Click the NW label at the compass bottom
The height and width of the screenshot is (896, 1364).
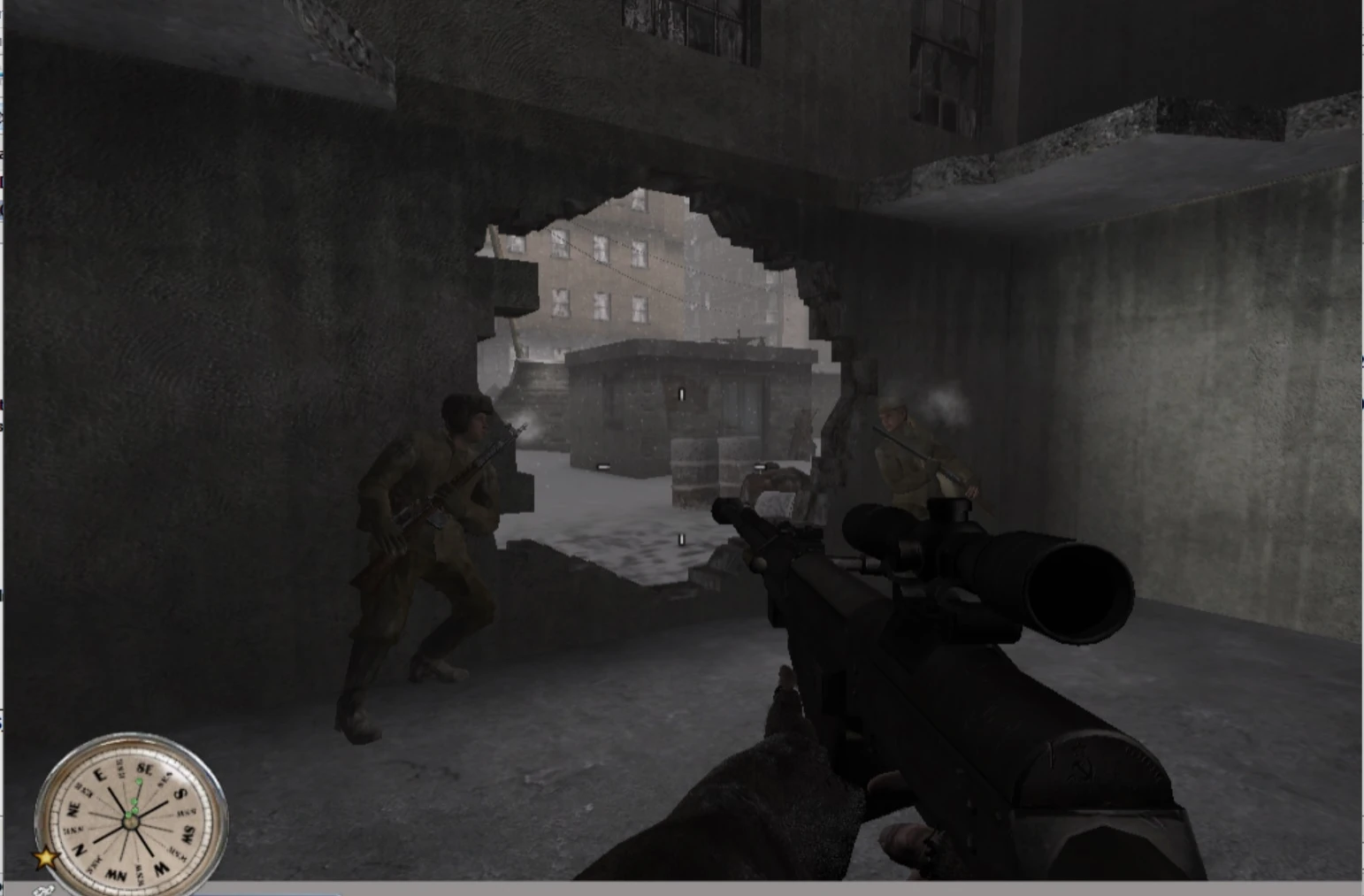(116, 873)
